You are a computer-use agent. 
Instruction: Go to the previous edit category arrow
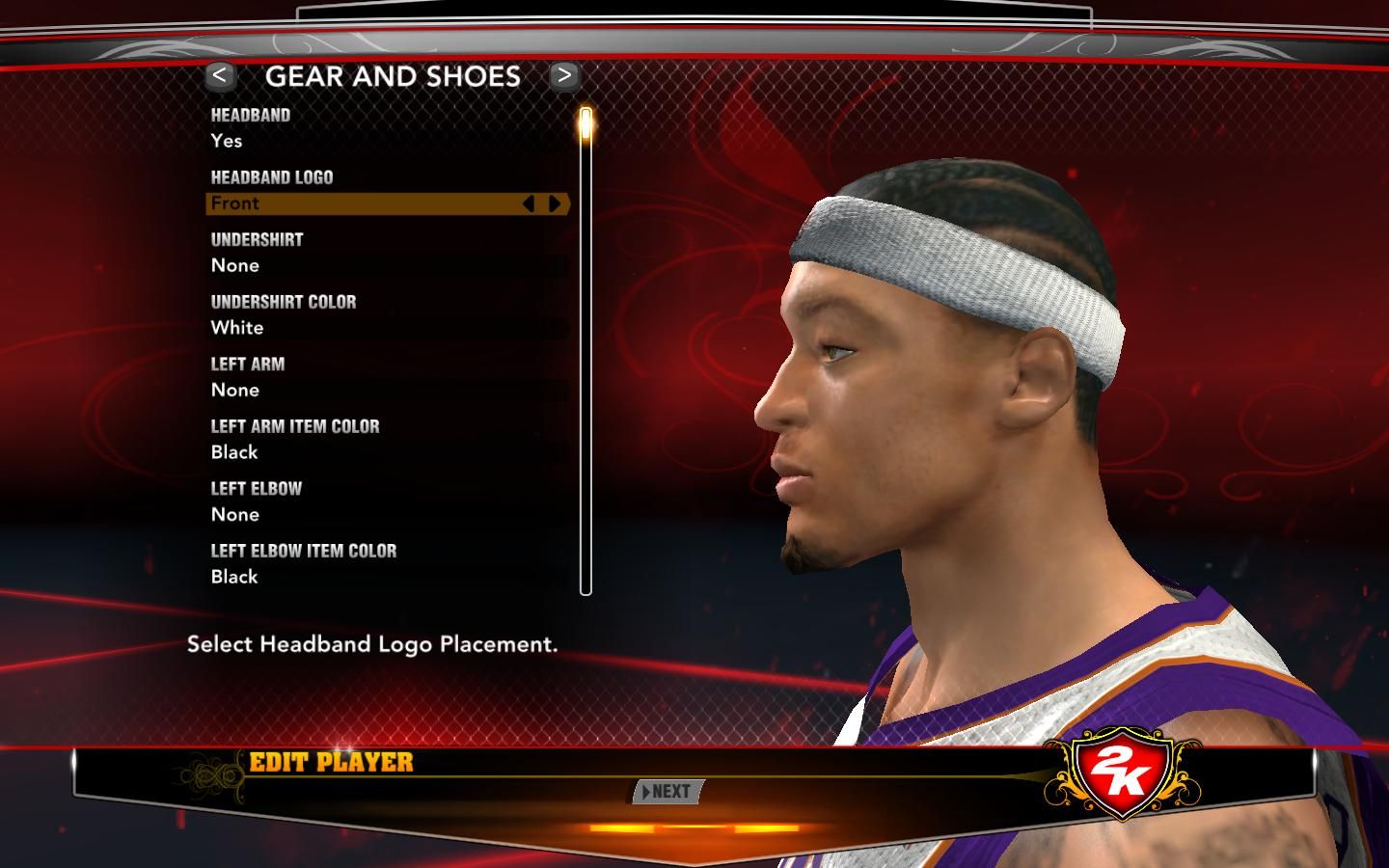(x=220, y=75)
